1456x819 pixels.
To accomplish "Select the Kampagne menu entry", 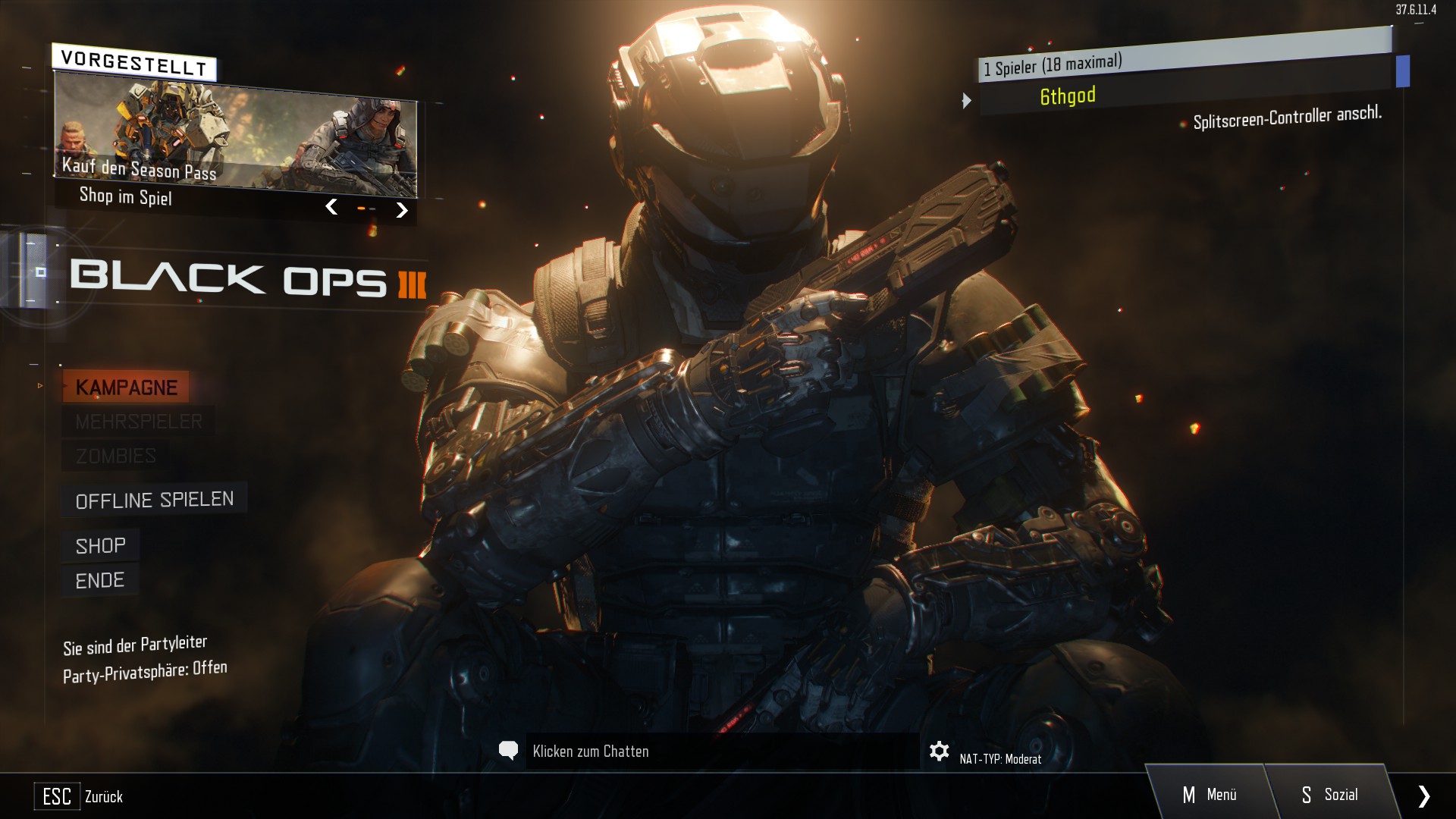I will point(126,388).
